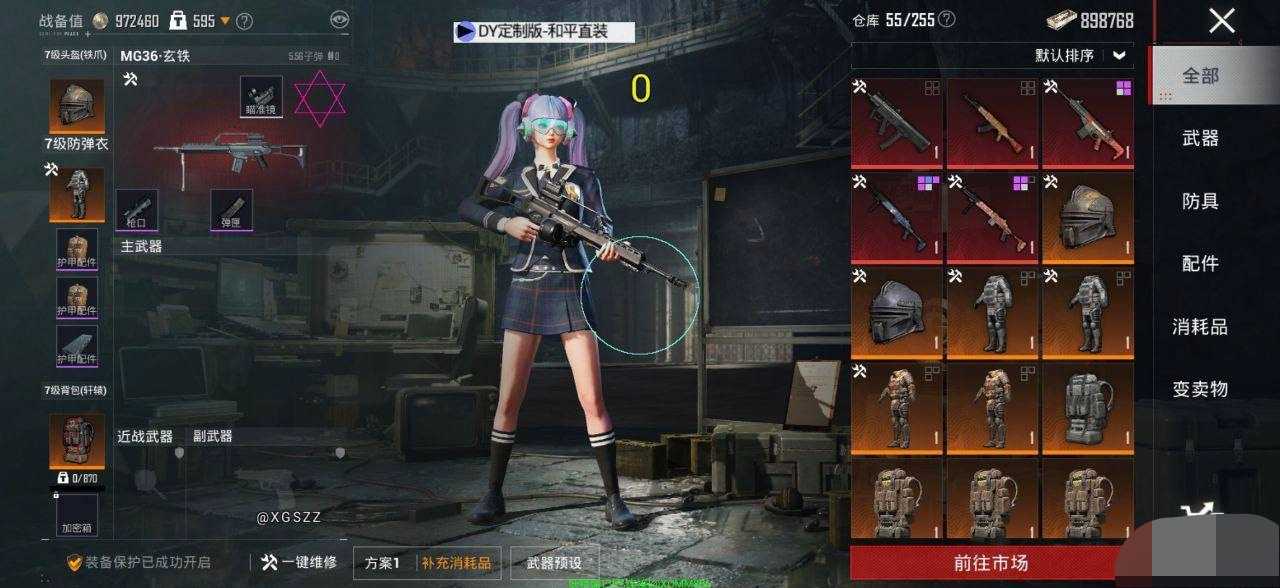This screenshot has height=588, width=1280.
Task: Toggle the eye visibility icon
Action: 340,19
